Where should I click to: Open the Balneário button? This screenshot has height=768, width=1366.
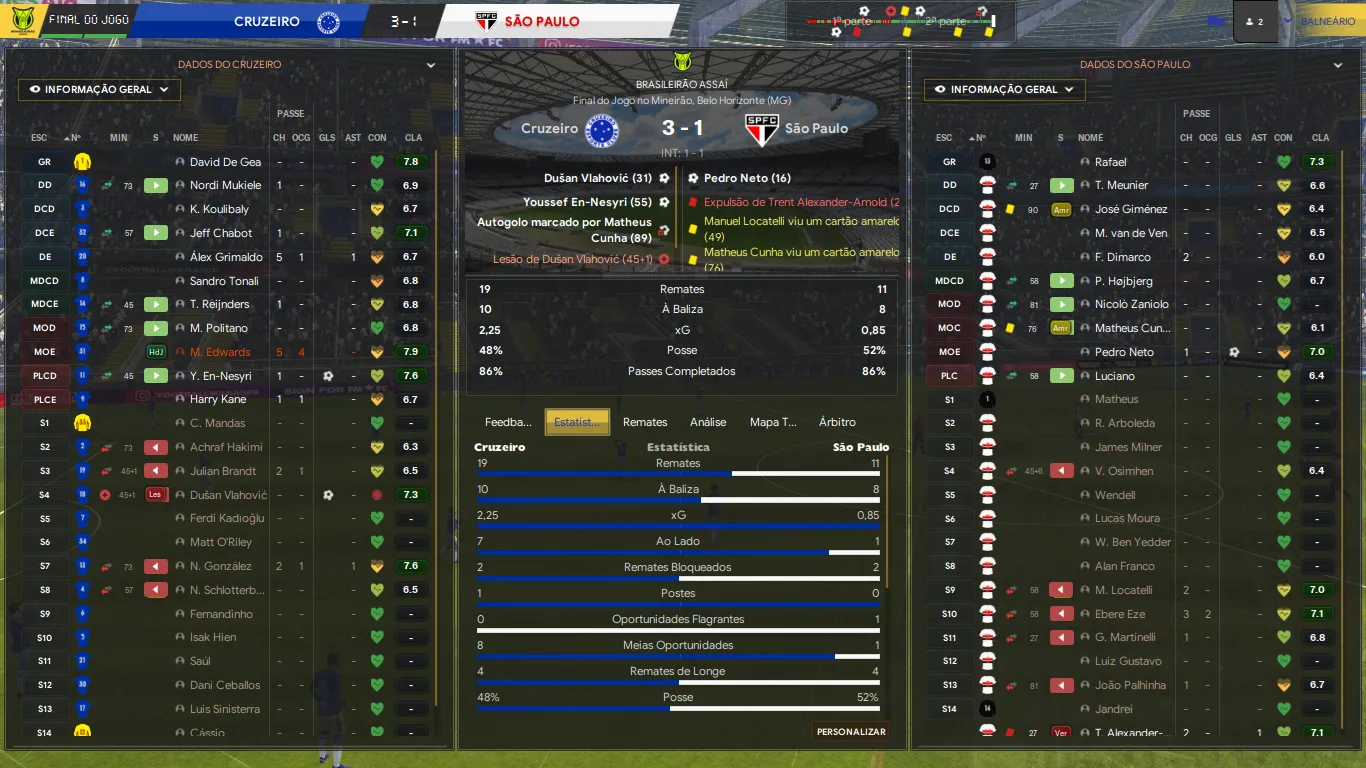[1327, 21]
